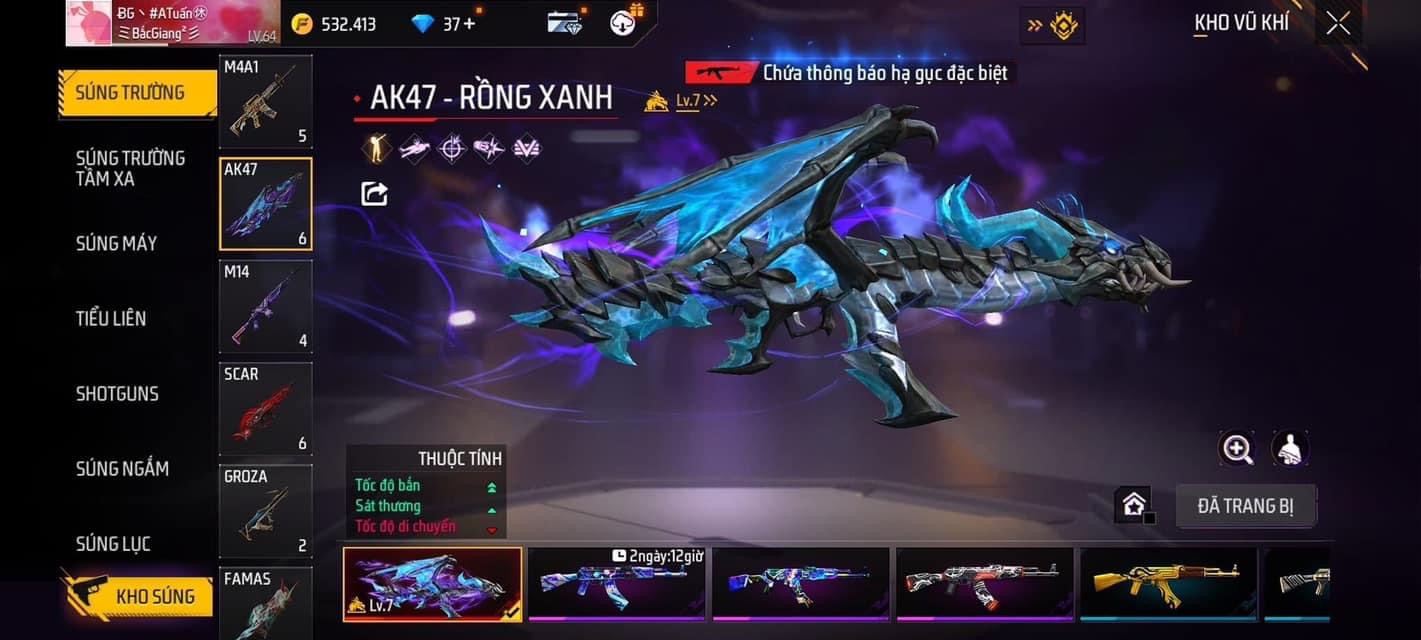Click the Đã Trang Bị equipped button
The width and height of the screenshot is (1421, 640).
point(1245,506)
